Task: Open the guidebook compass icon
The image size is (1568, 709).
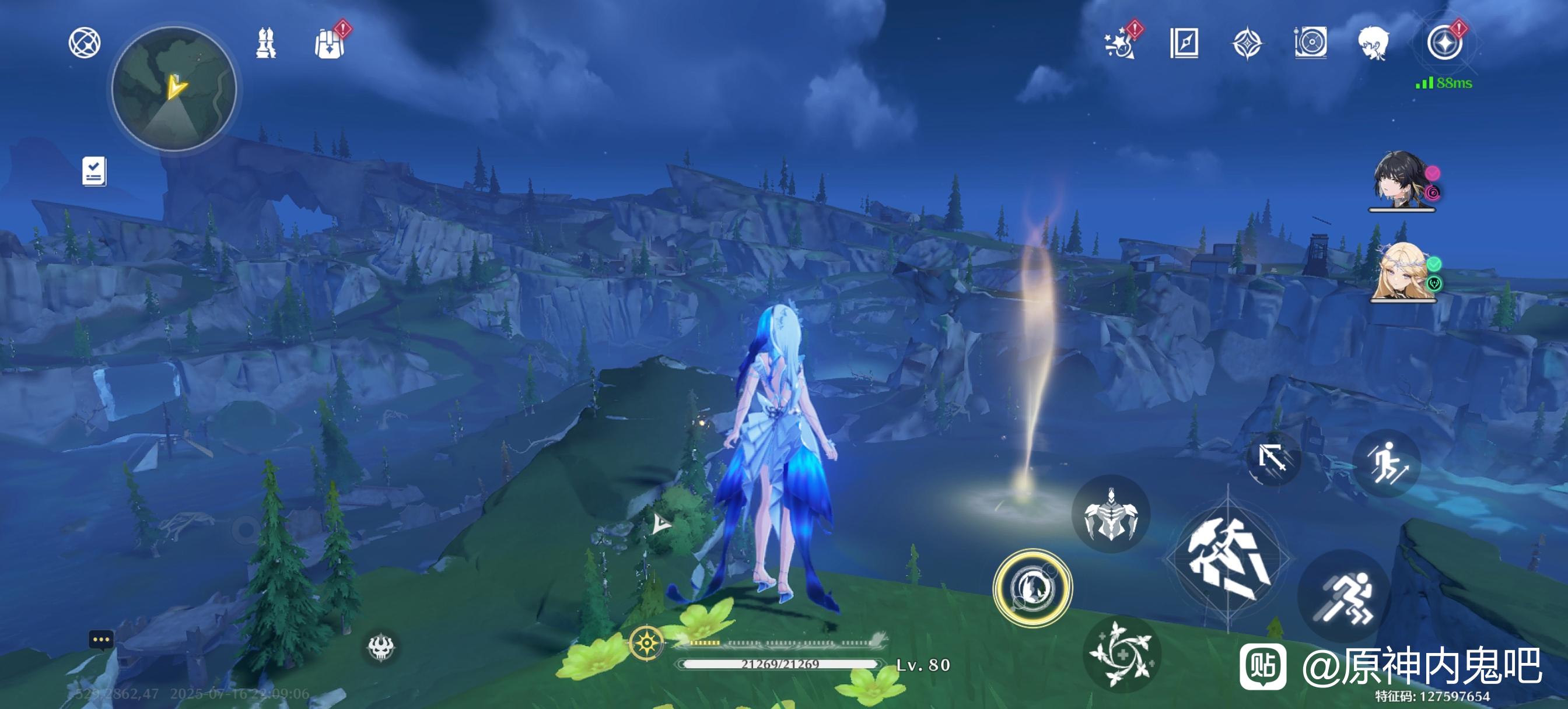Action: [1184, 43]
